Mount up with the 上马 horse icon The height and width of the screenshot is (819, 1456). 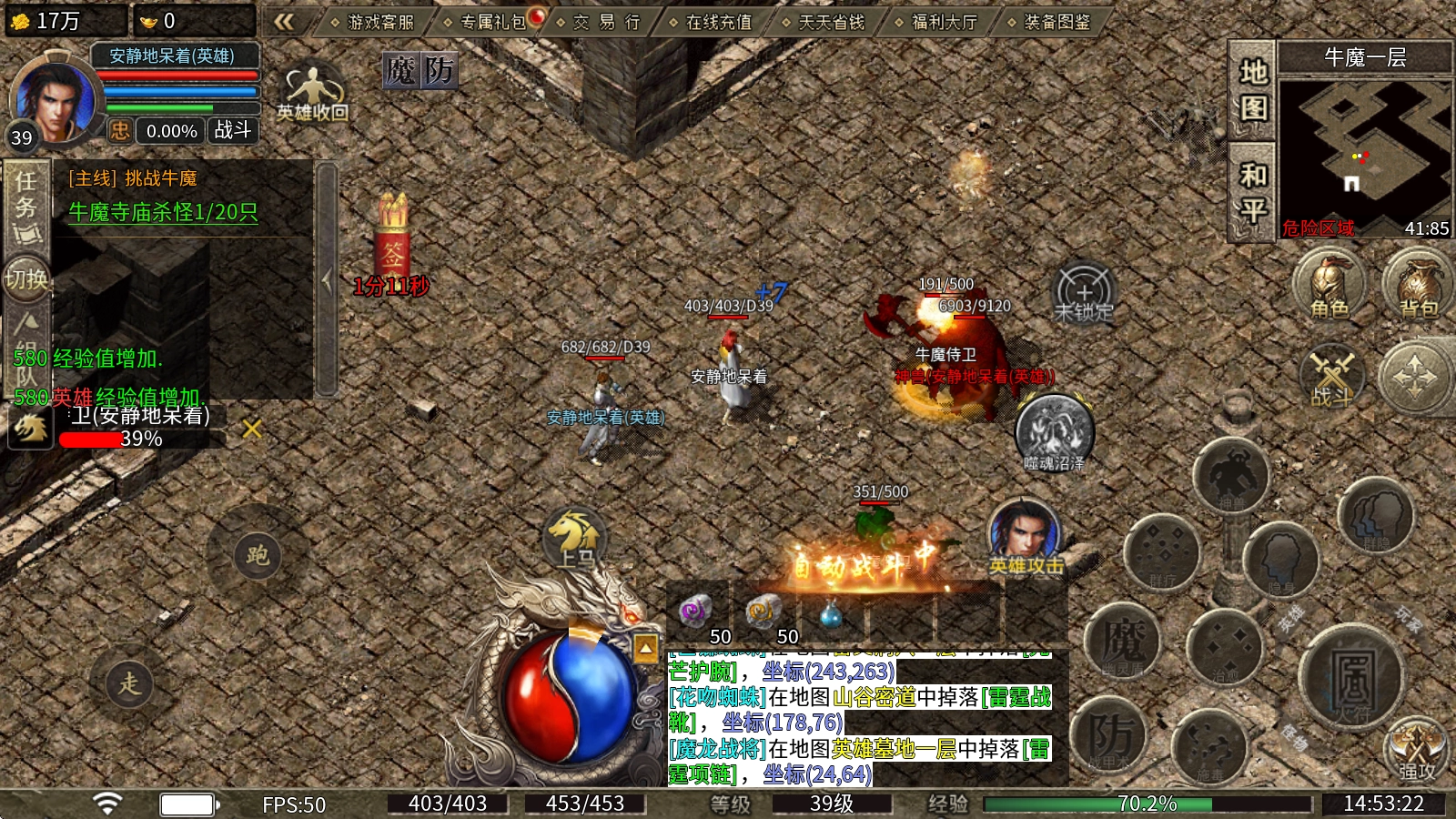[x=573, y=538]
